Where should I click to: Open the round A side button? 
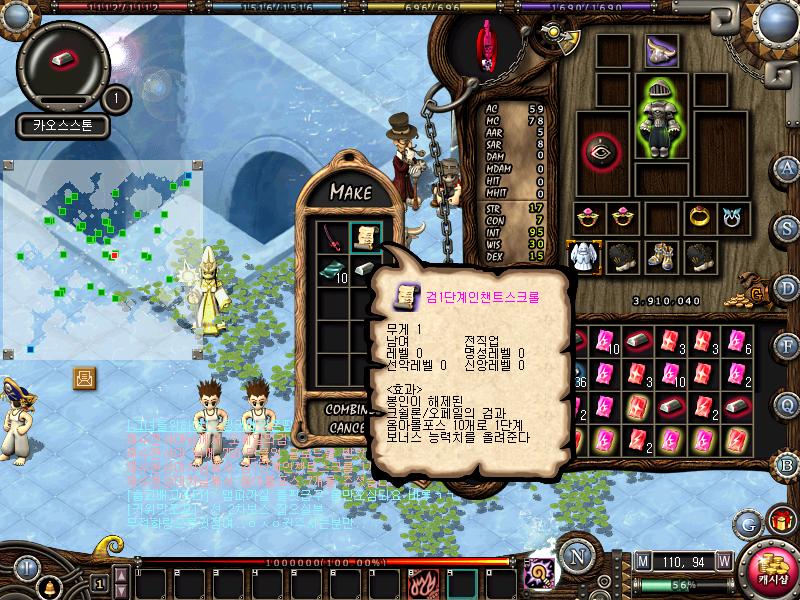[788, 167]
